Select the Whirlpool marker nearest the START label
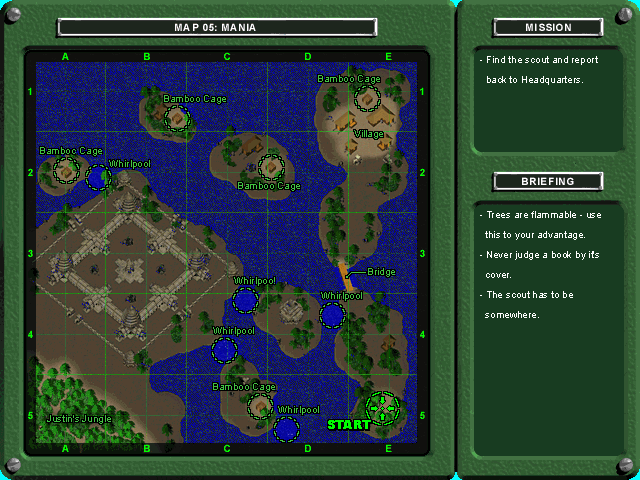The image size is (640, 480). pyautogui.click(x=287, y=429)
